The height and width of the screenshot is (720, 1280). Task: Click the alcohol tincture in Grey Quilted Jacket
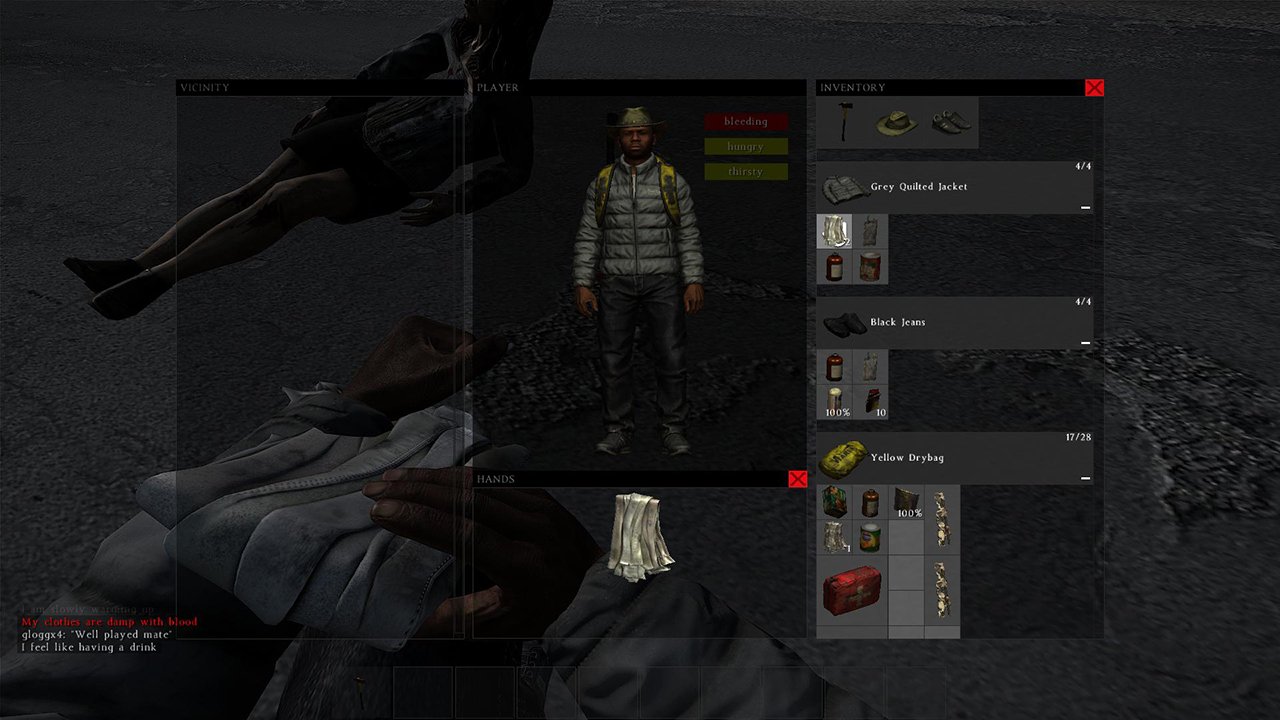834,267
